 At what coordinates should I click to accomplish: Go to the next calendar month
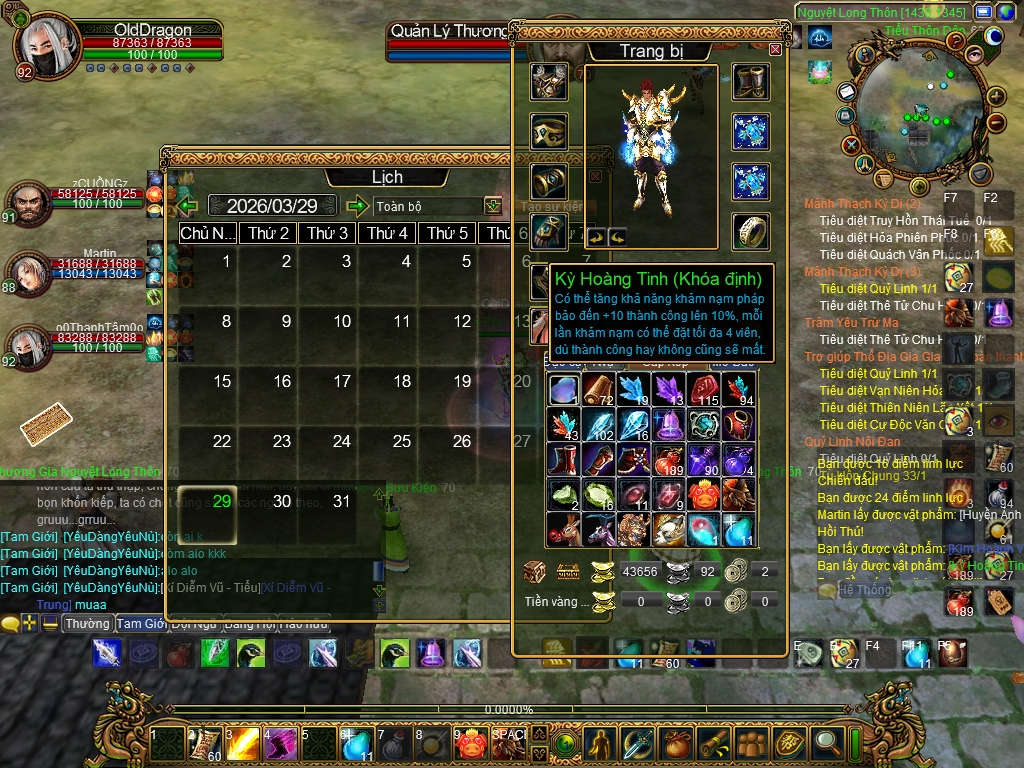pos(357,206)
